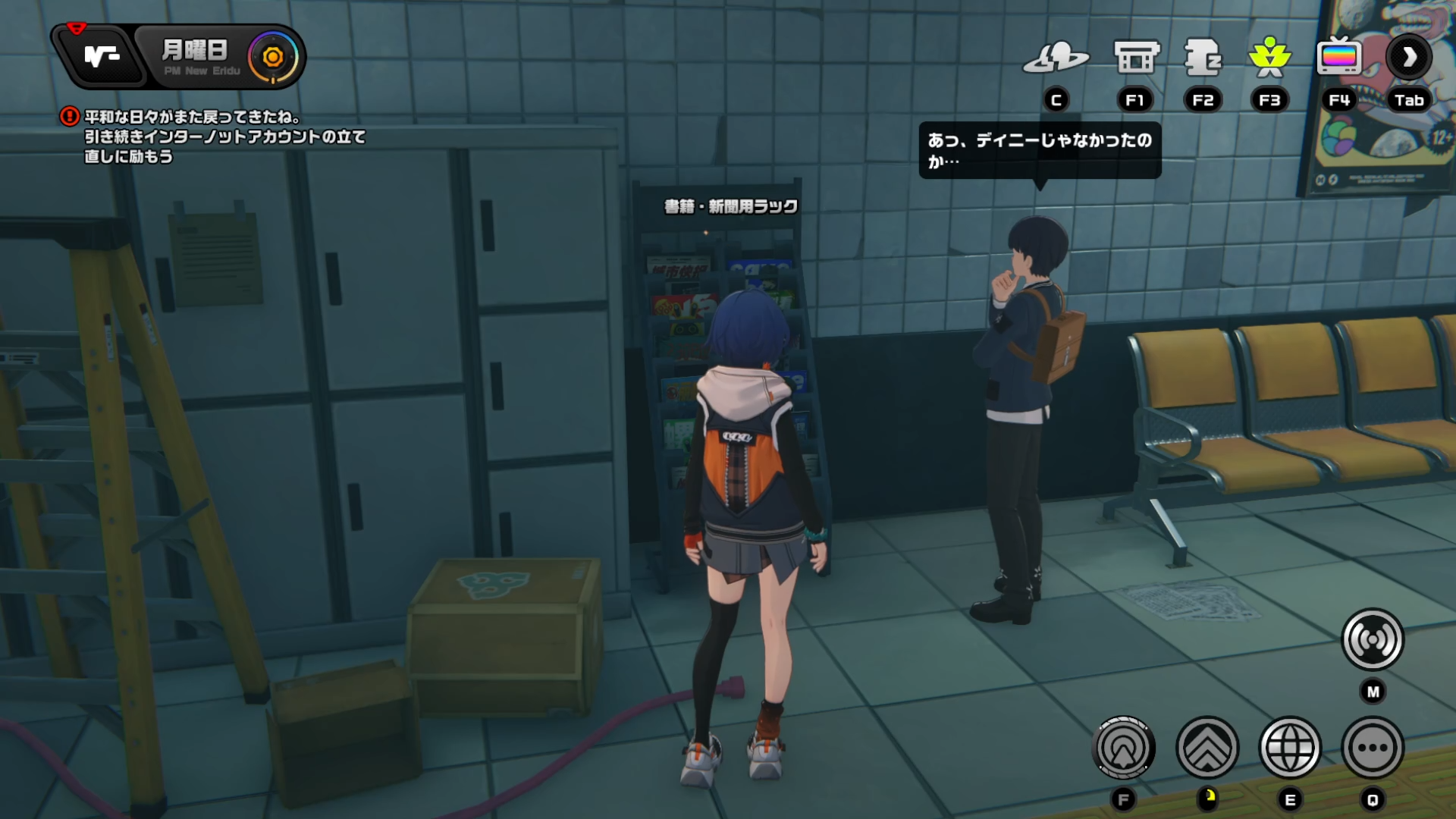Open the green star character icon

click(x=1269, y=58)
